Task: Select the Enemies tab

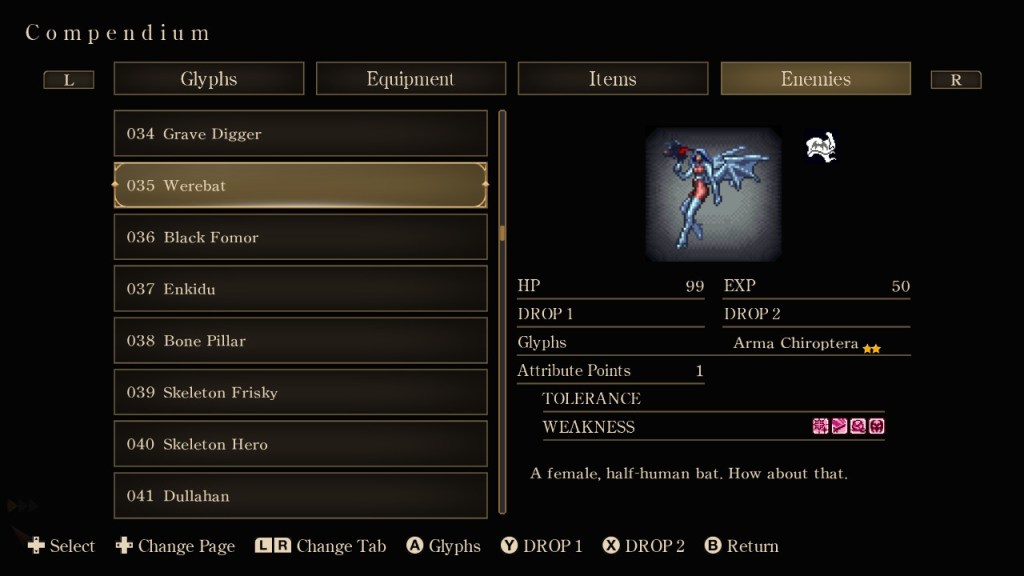Action: point(815,79)
